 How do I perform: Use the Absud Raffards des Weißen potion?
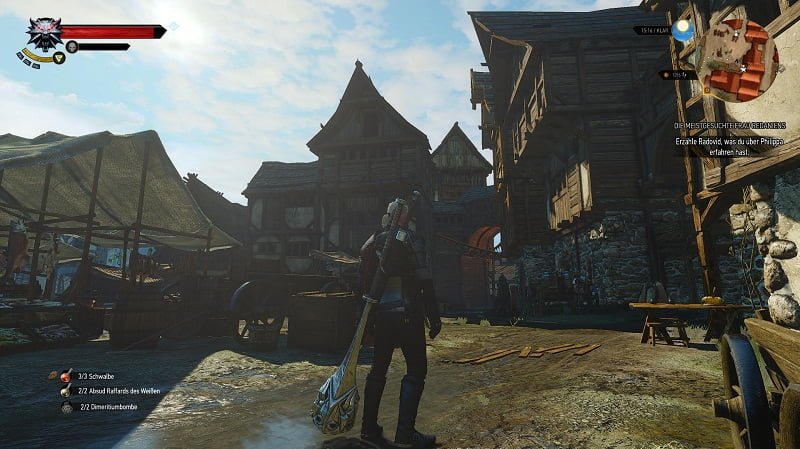(x=67, y=392)
